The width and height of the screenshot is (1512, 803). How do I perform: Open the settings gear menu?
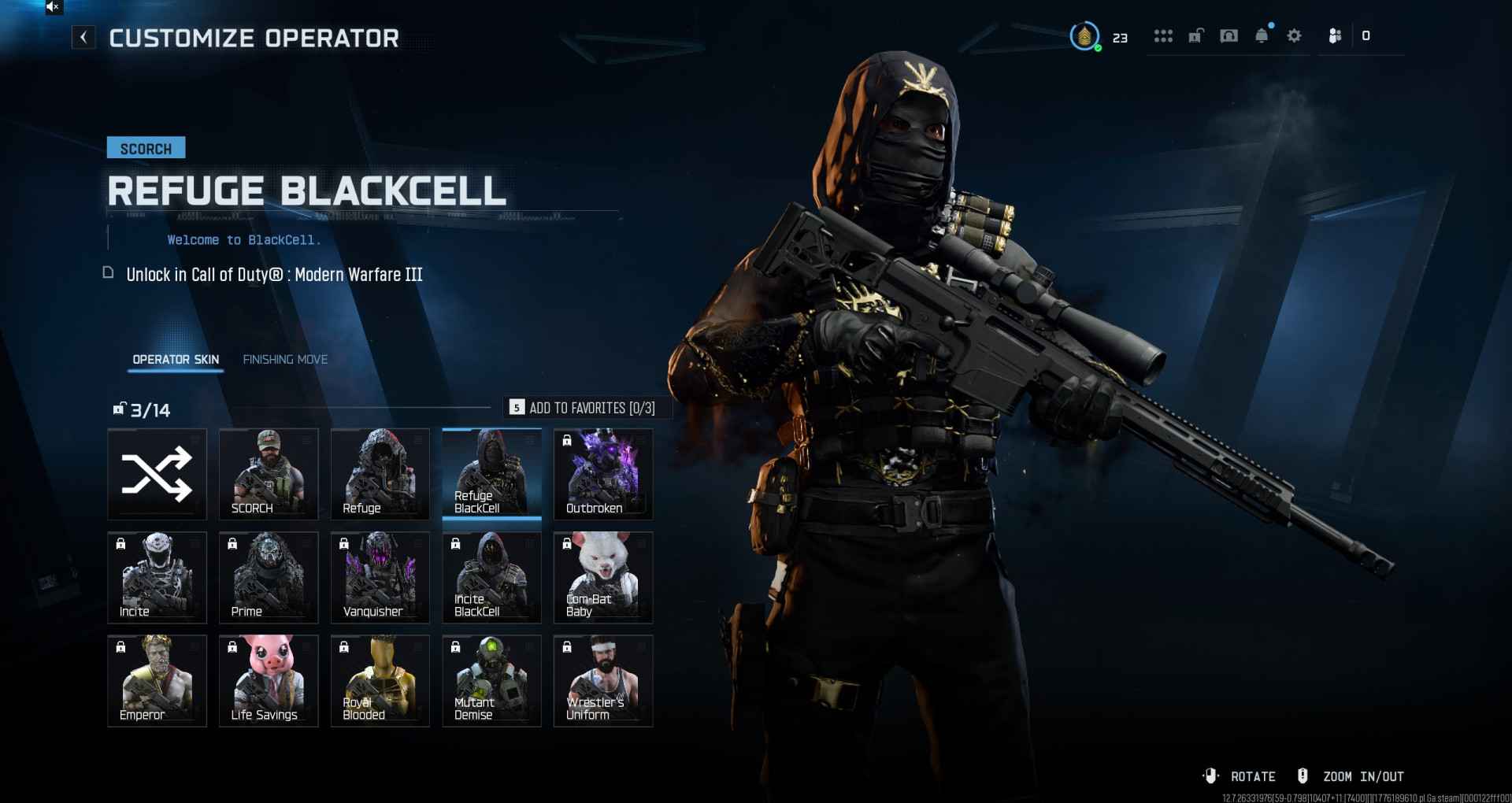pos(1294,36)
